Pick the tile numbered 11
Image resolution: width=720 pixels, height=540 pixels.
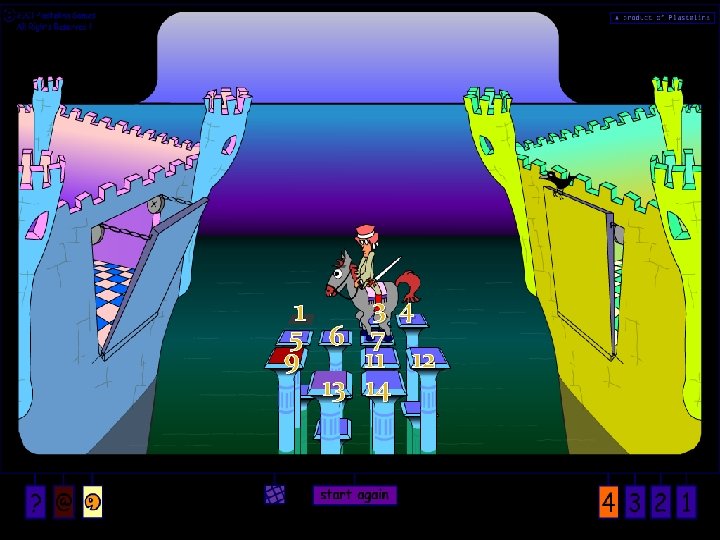tap(375, 360)
